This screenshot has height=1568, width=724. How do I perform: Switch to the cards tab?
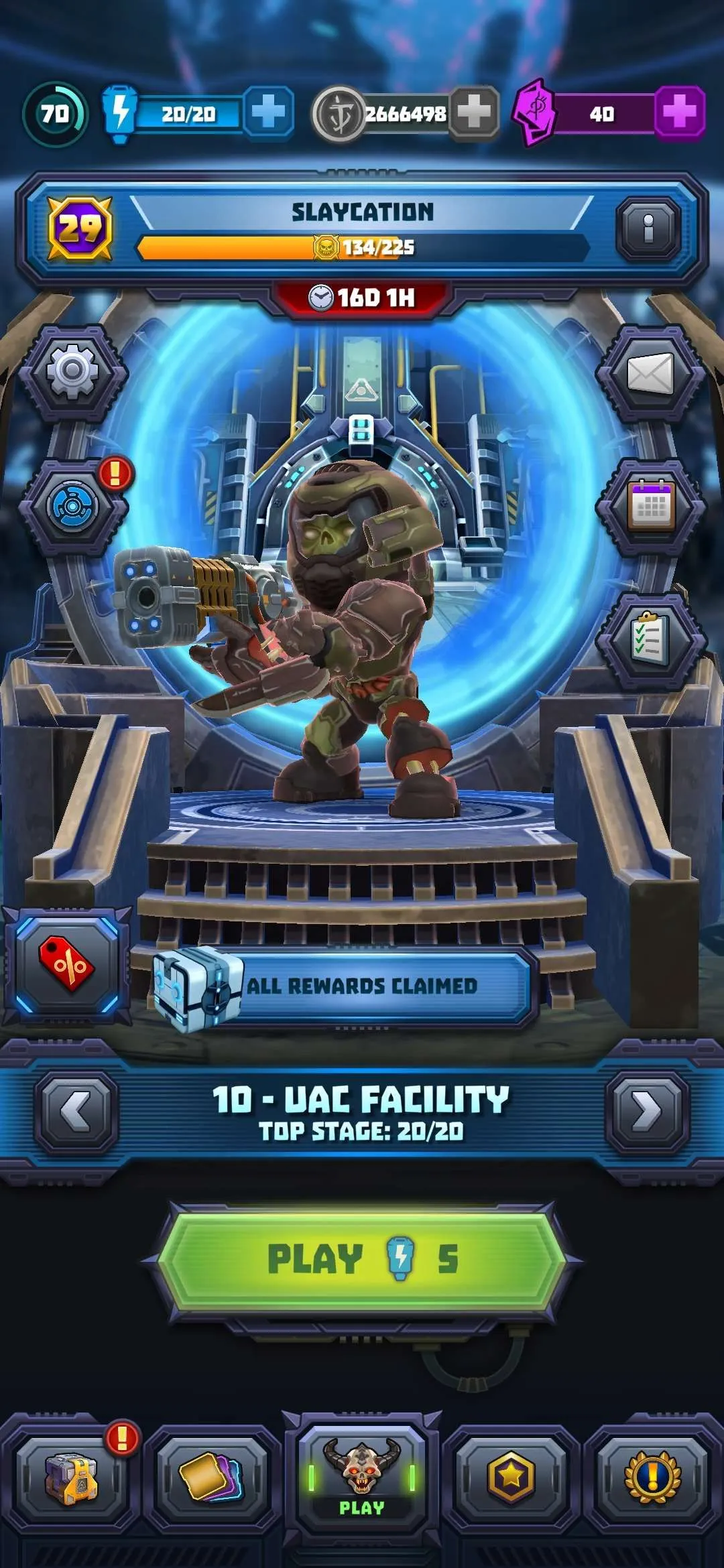point(213,1478)
